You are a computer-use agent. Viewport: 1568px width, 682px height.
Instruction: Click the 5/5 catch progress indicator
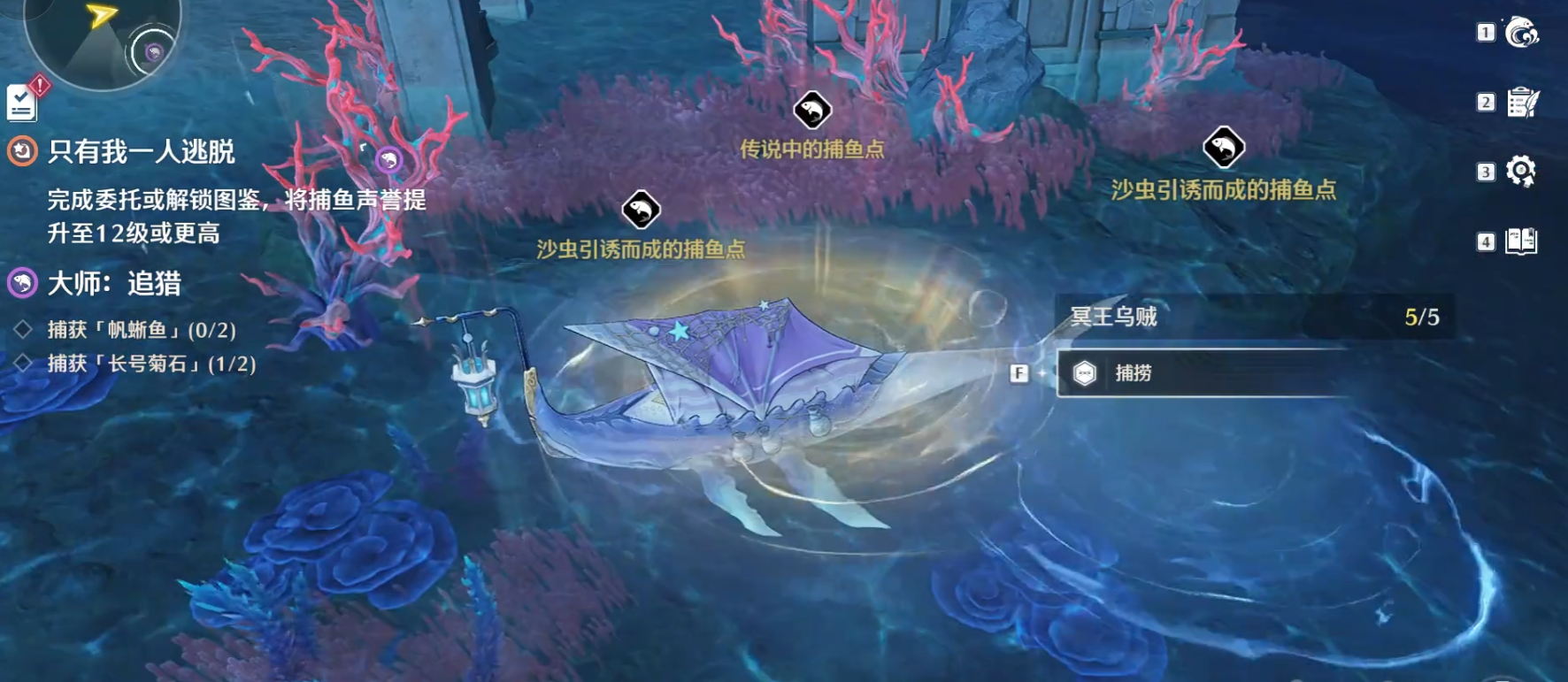coord(1418,316)
